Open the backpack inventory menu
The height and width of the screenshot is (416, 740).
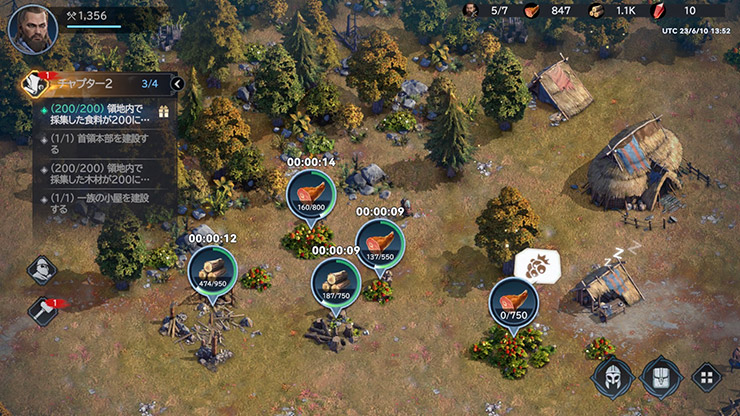(x=660, y=378)
